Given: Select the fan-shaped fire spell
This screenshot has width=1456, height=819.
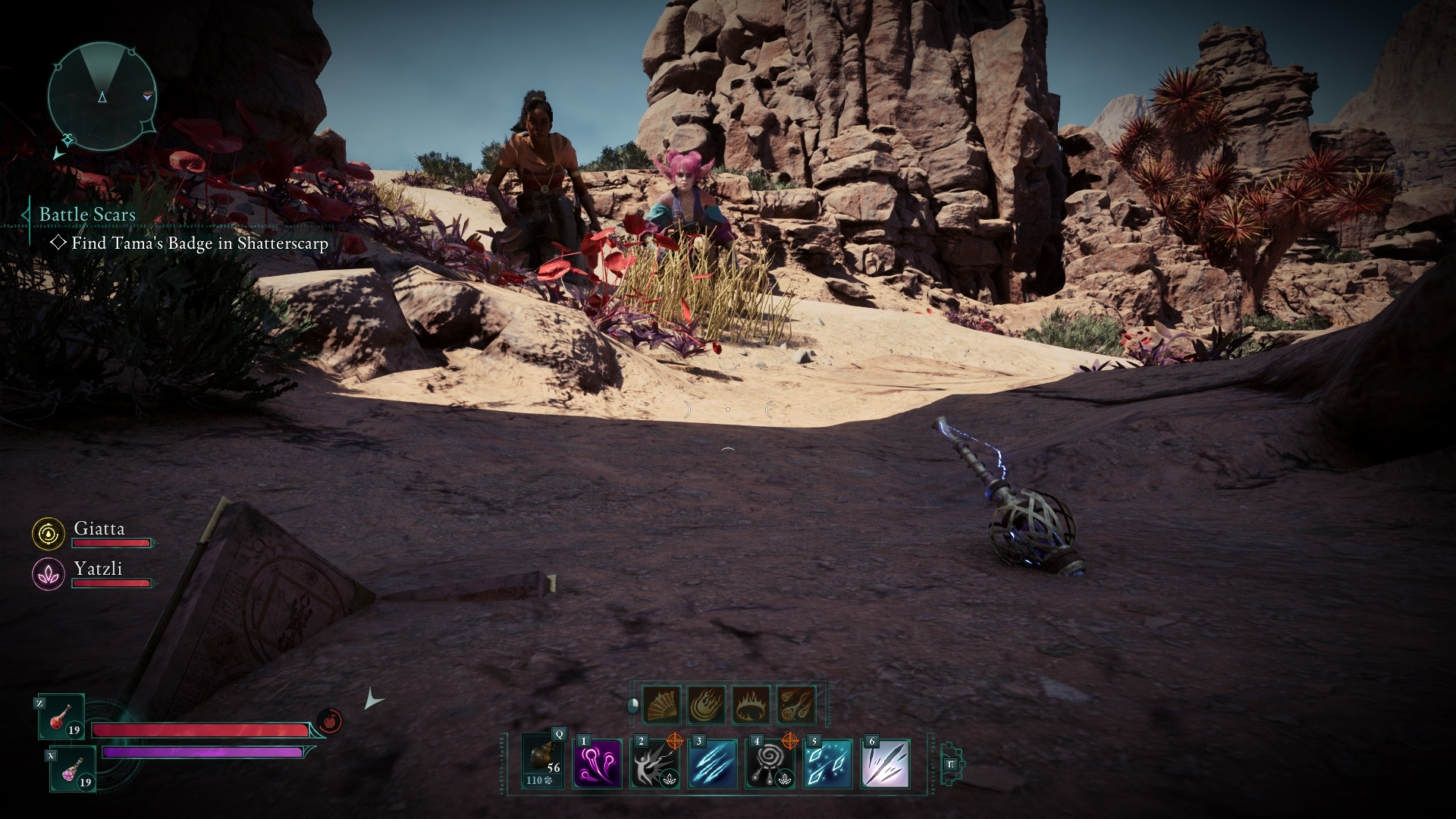Looking at the screenshot, I should coord(661,704).
